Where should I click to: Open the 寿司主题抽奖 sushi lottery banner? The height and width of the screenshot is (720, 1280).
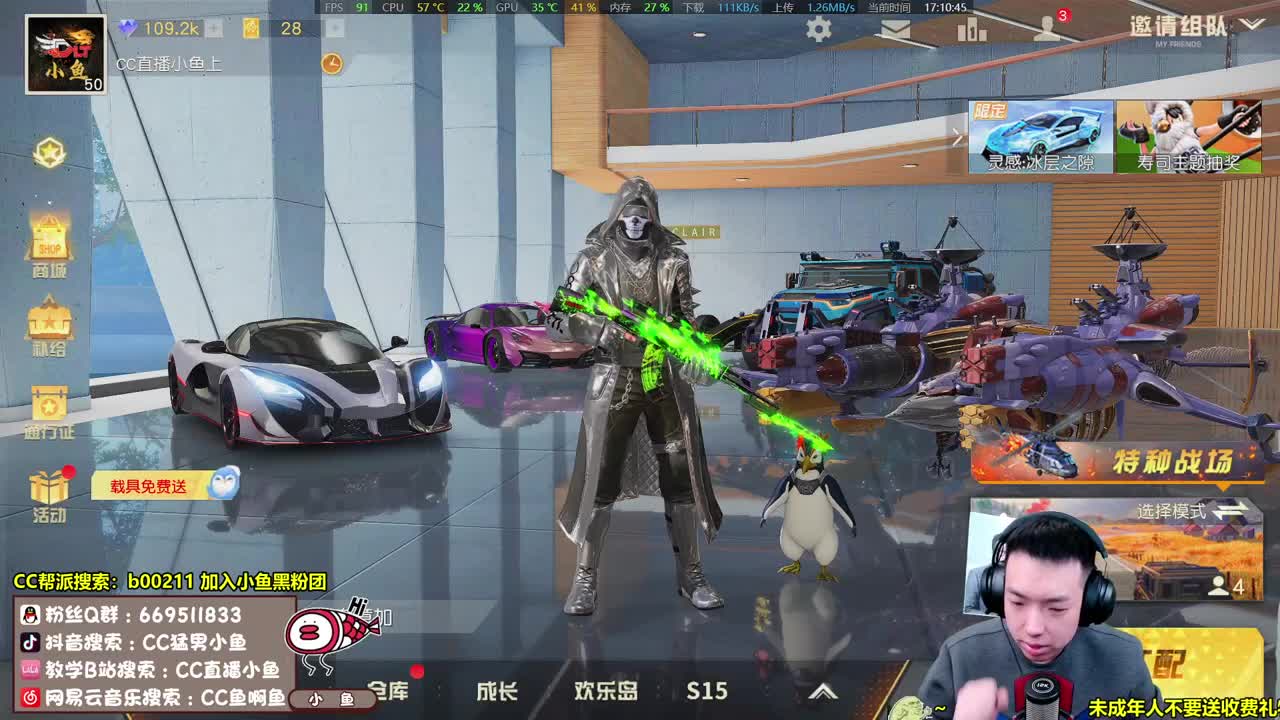1192,137
